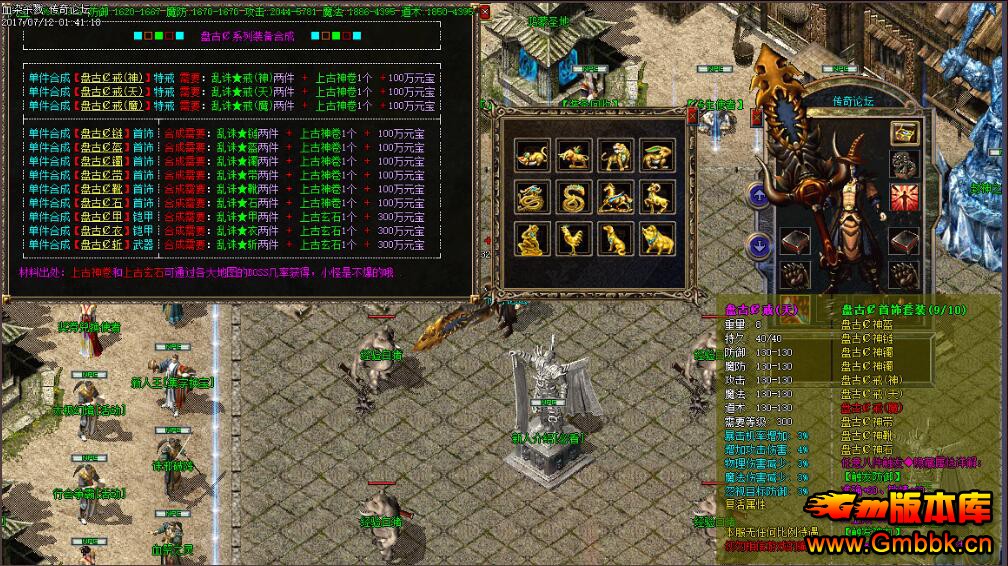Choose the 盘古戒(魔) synthesis link
The height and width of the screenshot is (566, 1008).
[x=113, y=105]
